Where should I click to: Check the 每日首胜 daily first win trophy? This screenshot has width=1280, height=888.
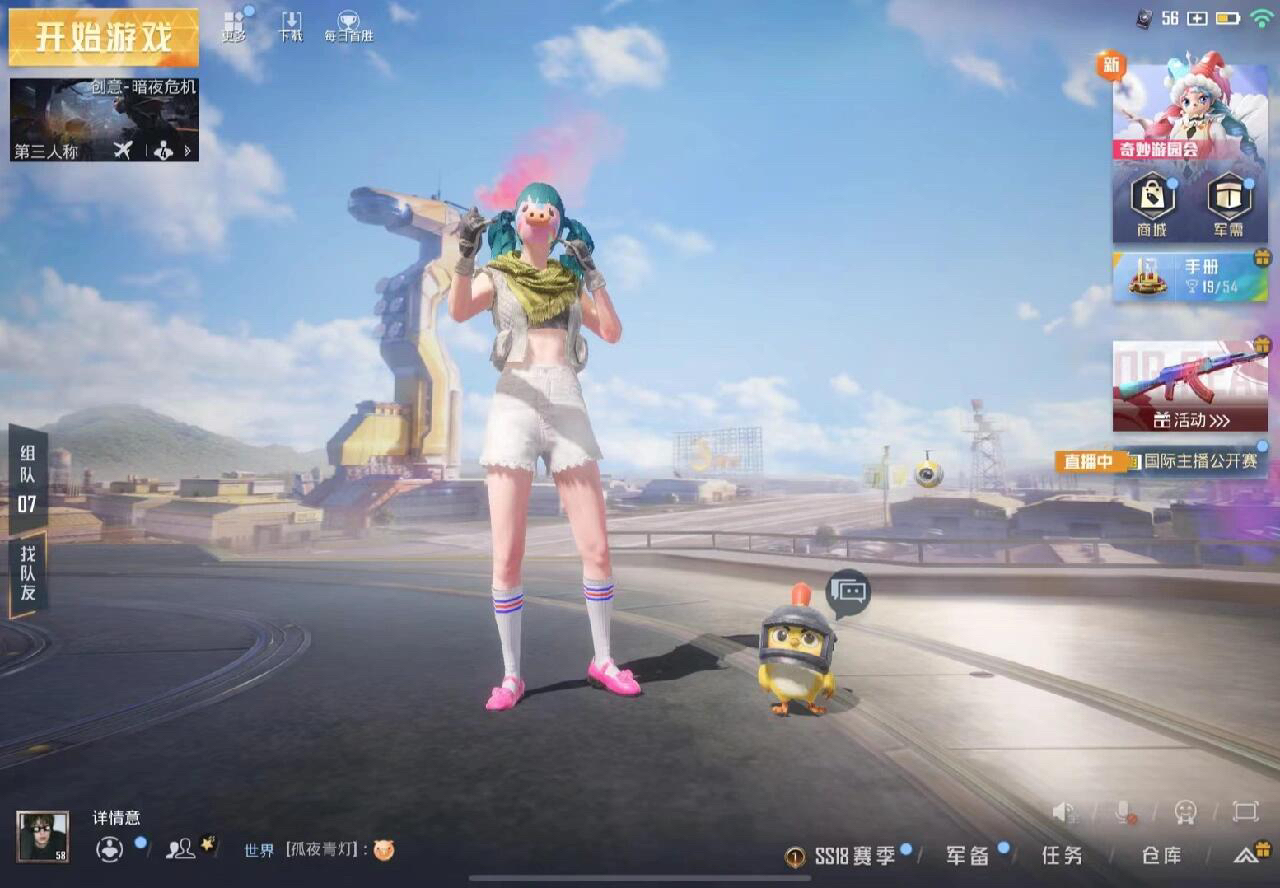348,26
